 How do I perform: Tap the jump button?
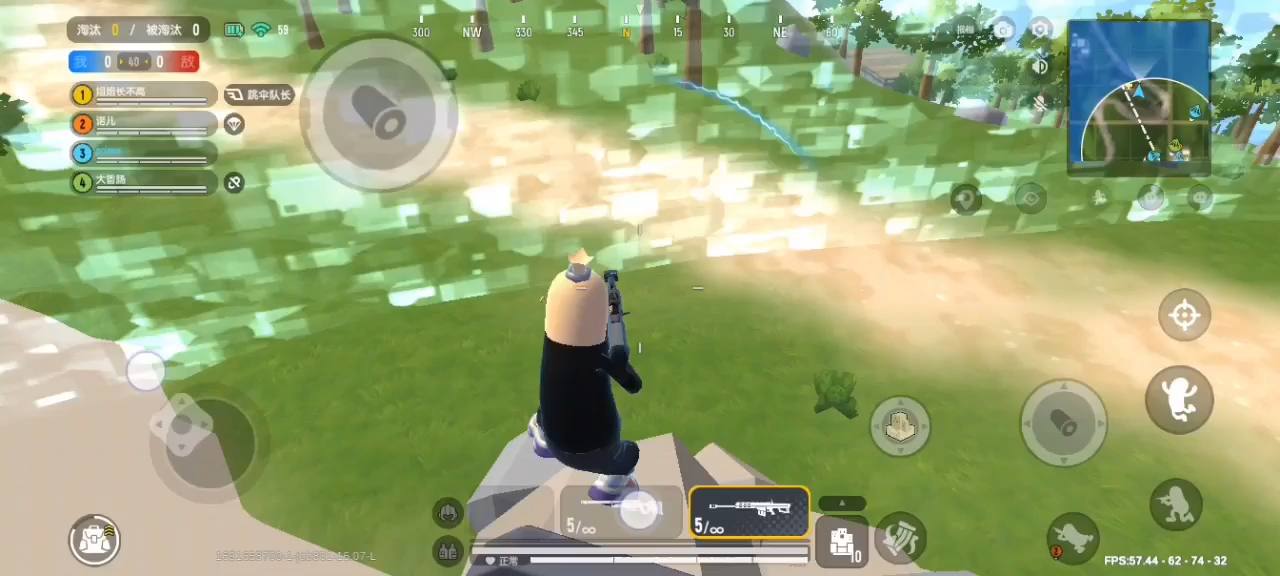point(1179,399)
